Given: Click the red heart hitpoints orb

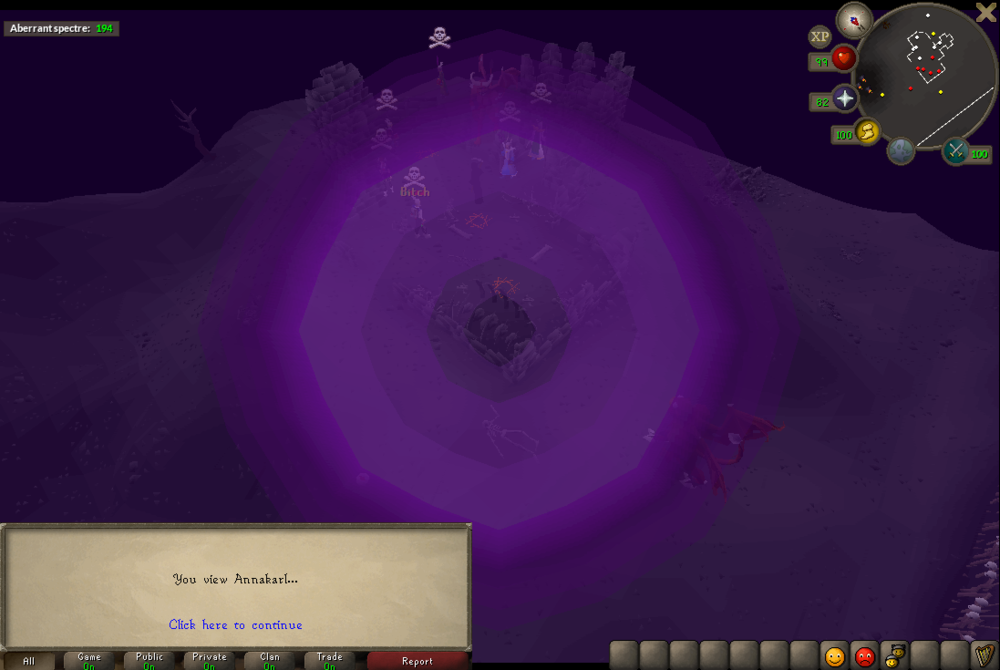Looking at the screenshot, I should (x=844, y=59).
